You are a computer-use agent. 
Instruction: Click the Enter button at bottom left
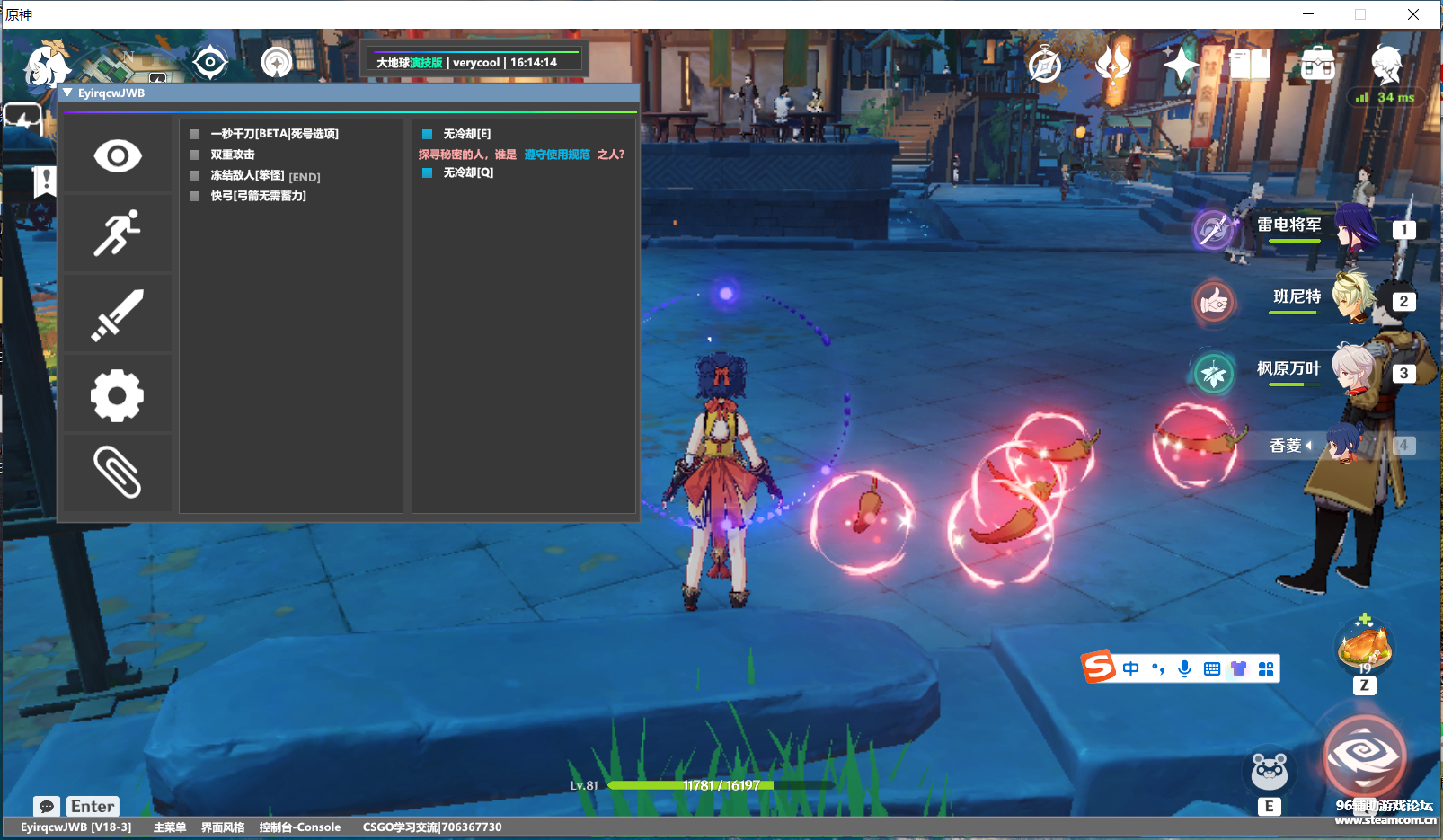pos(92,806)
